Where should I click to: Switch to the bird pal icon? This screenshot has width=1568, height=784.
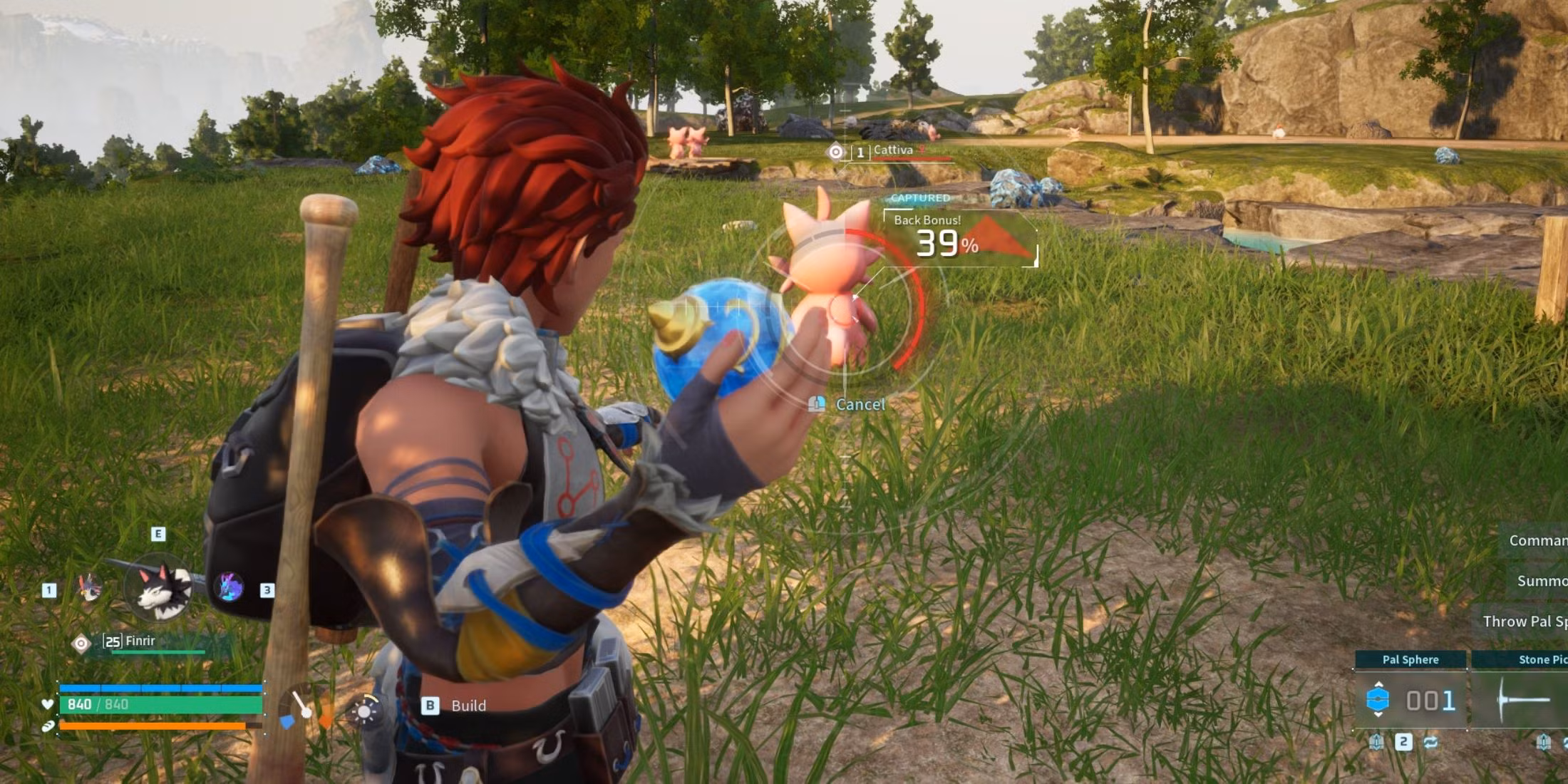90,588
